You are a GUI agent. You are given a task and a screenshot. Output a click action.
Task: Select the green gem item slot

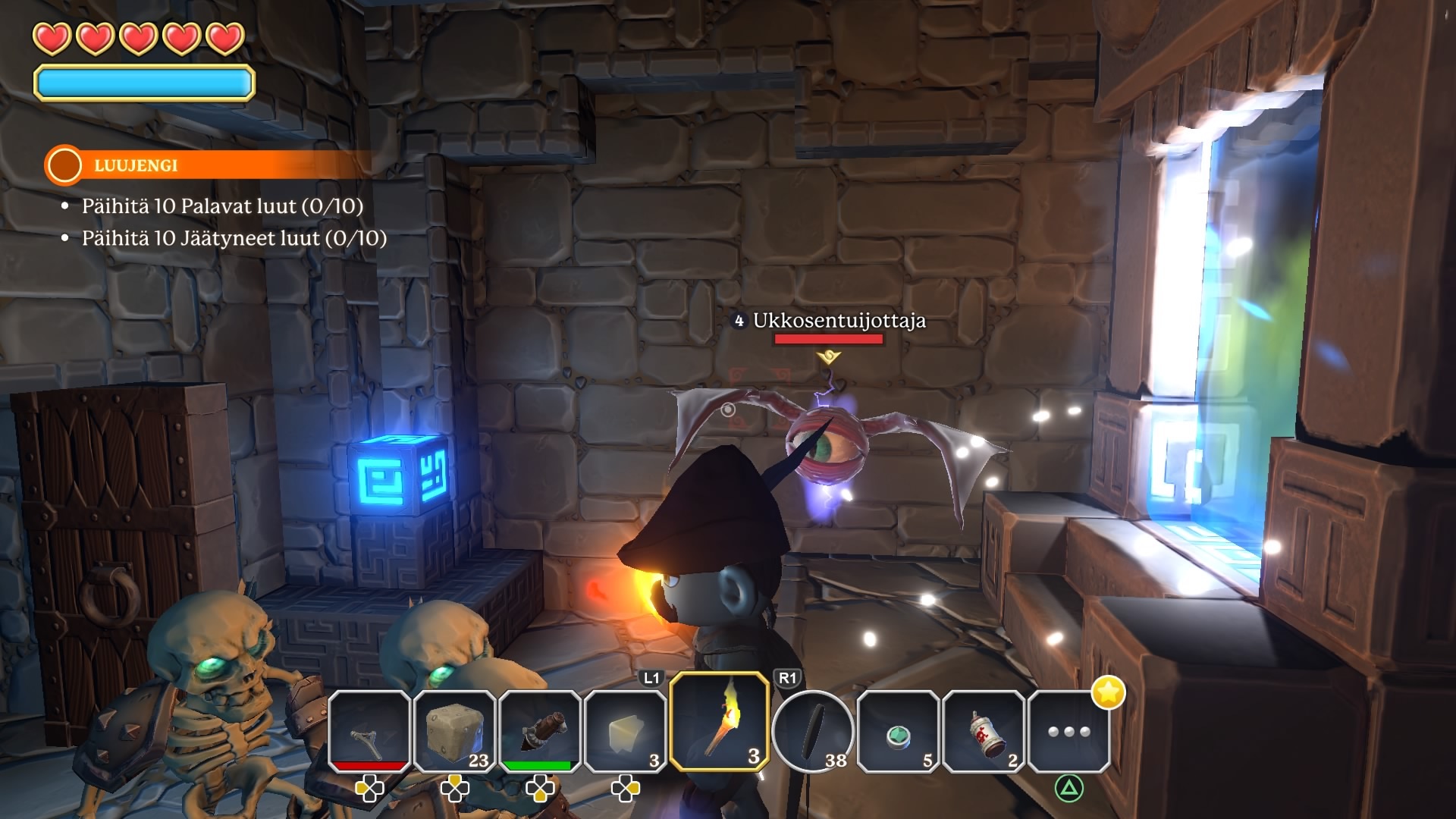[x=898, y=731]
